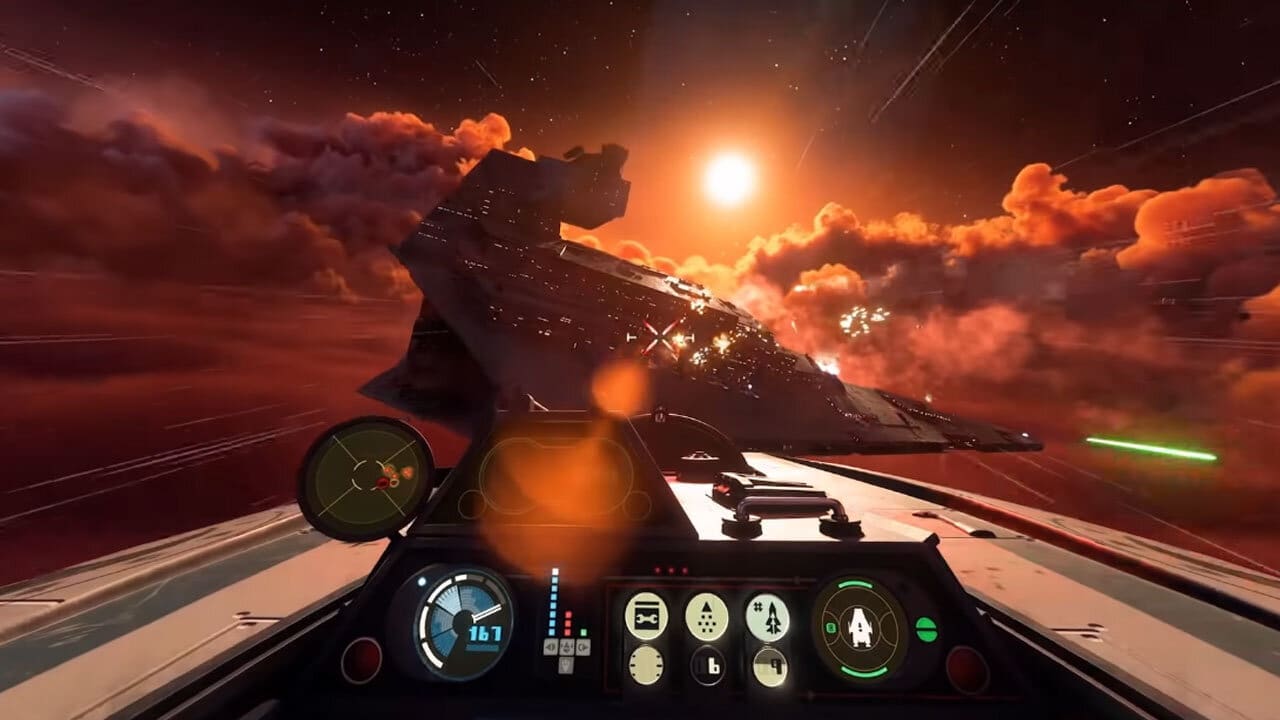Click the blank auxiliary dial below the wrench
The image size is (1280, 720).
pos(646,664)
